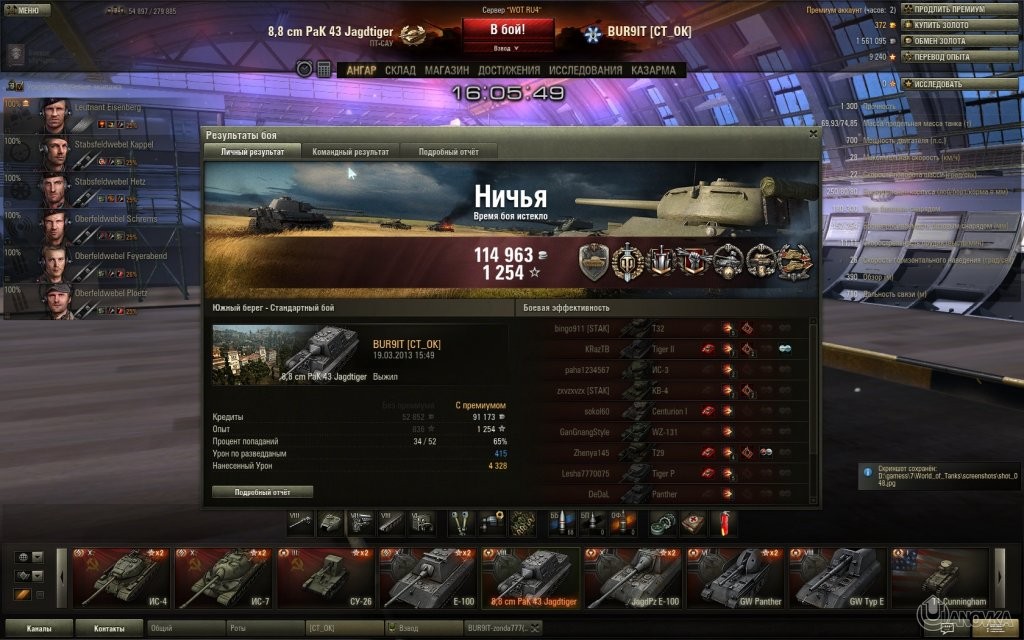Visit the КАЗАРМА barracks
Viewport: 1024px width, 640px height.
point(653,70)
